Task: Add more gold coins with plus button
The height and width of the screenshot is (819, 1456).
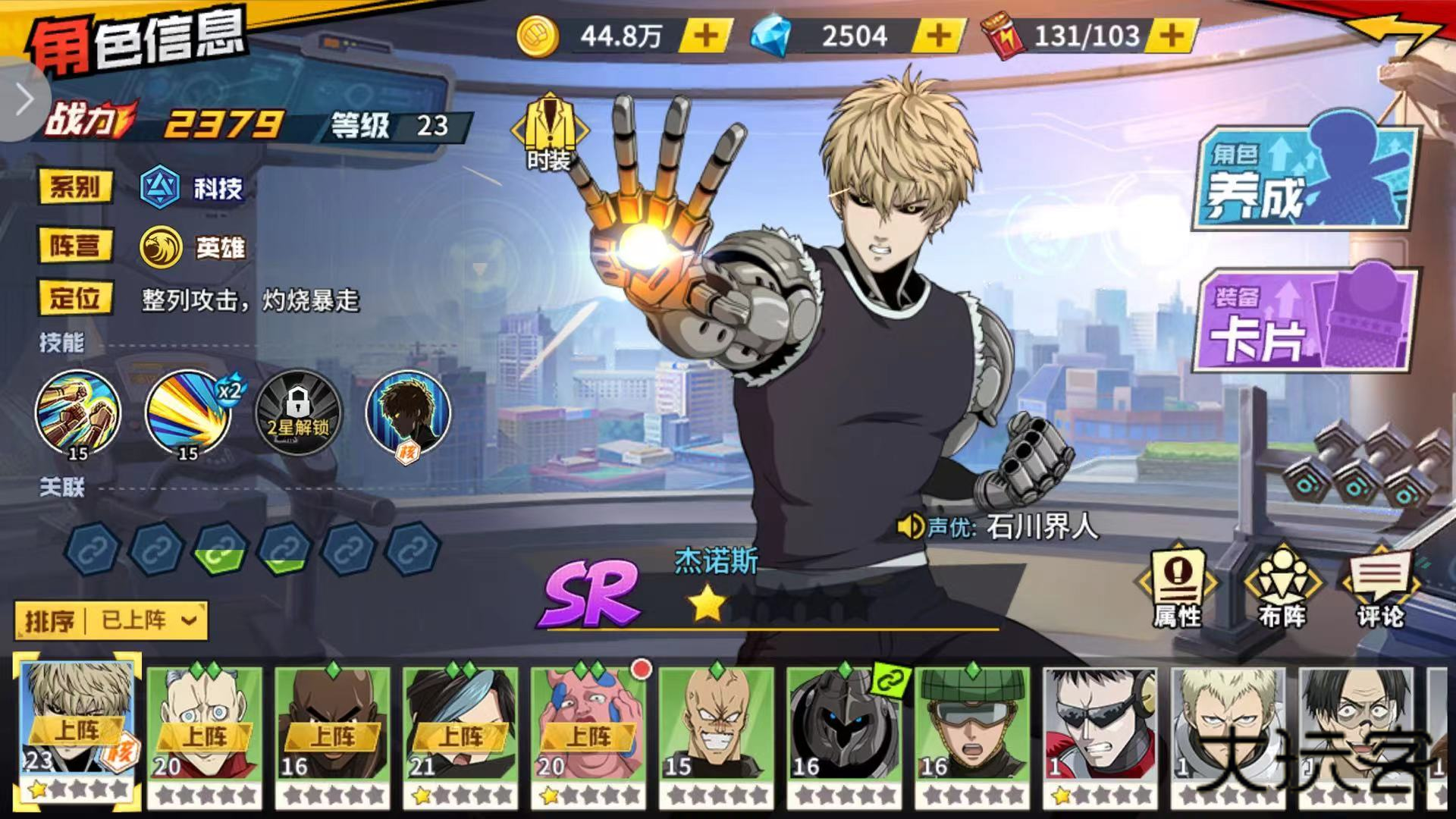Action: point(705,36)
